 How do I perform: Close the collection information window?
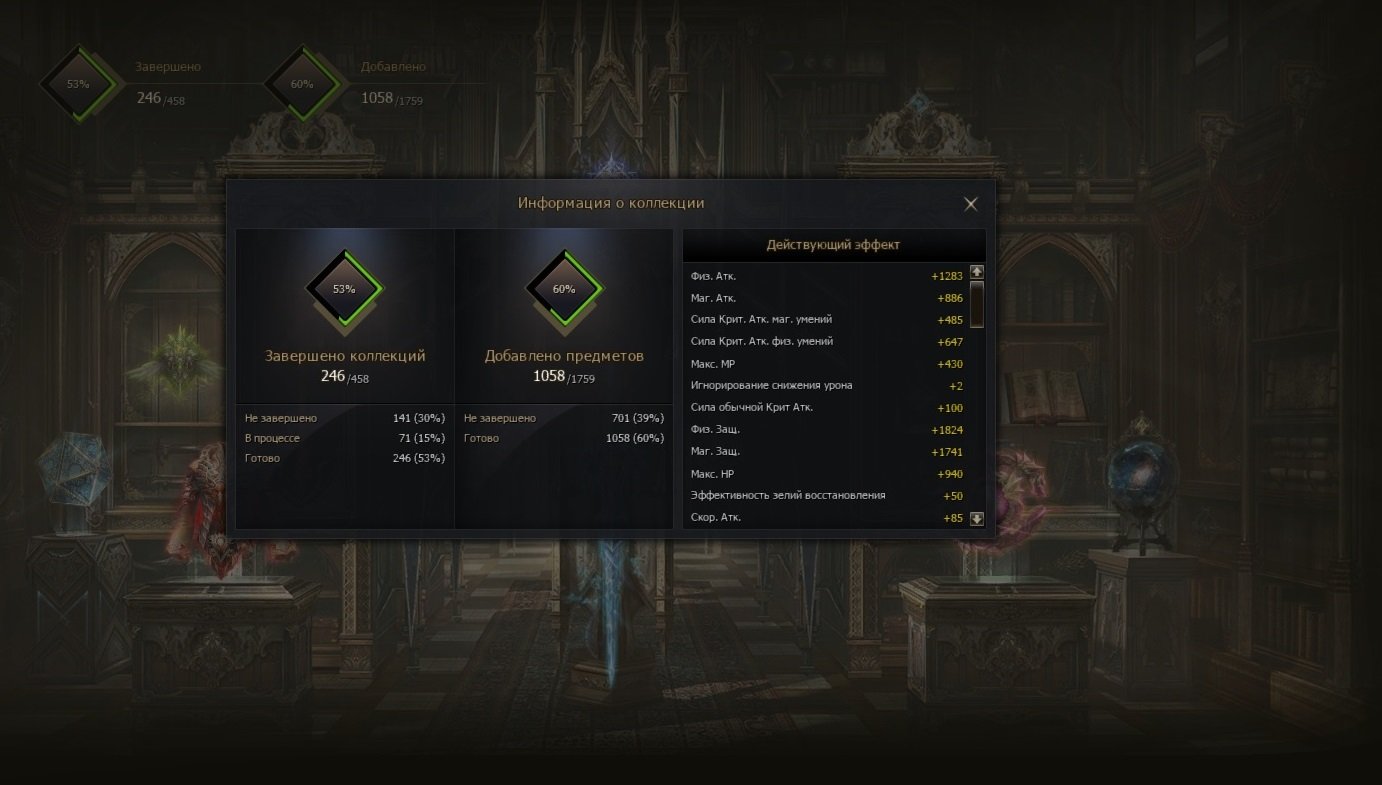coord(970,204)
